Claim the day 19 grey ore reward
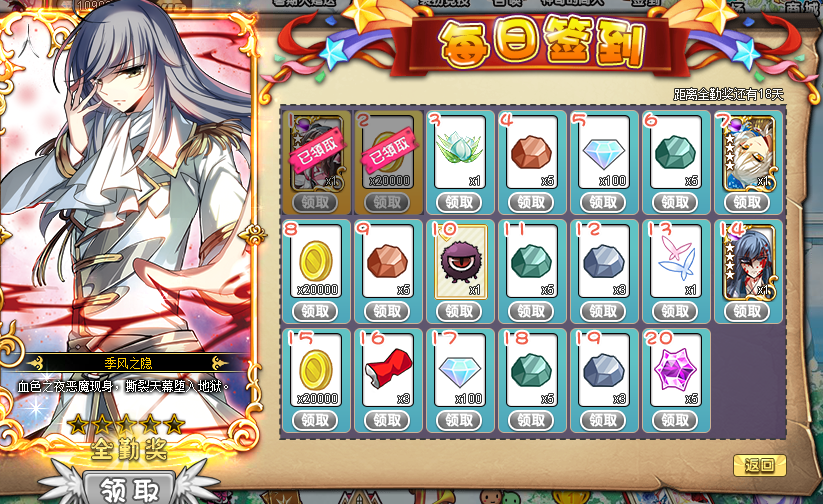This screenshot has width=823, height=504. tap(604, 420)
